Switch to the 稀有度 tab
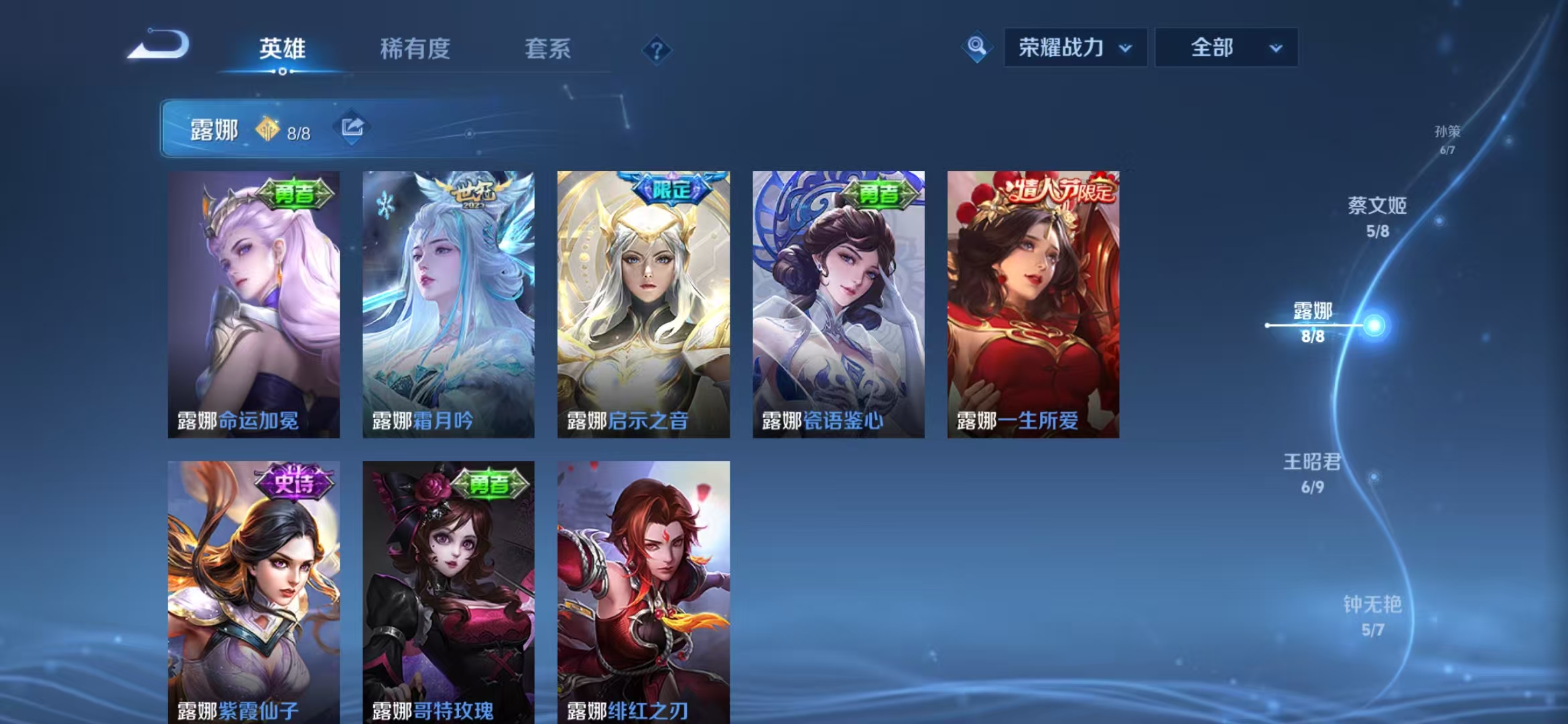The height and width of the screenshot is (724, 1568). (411, 50)
